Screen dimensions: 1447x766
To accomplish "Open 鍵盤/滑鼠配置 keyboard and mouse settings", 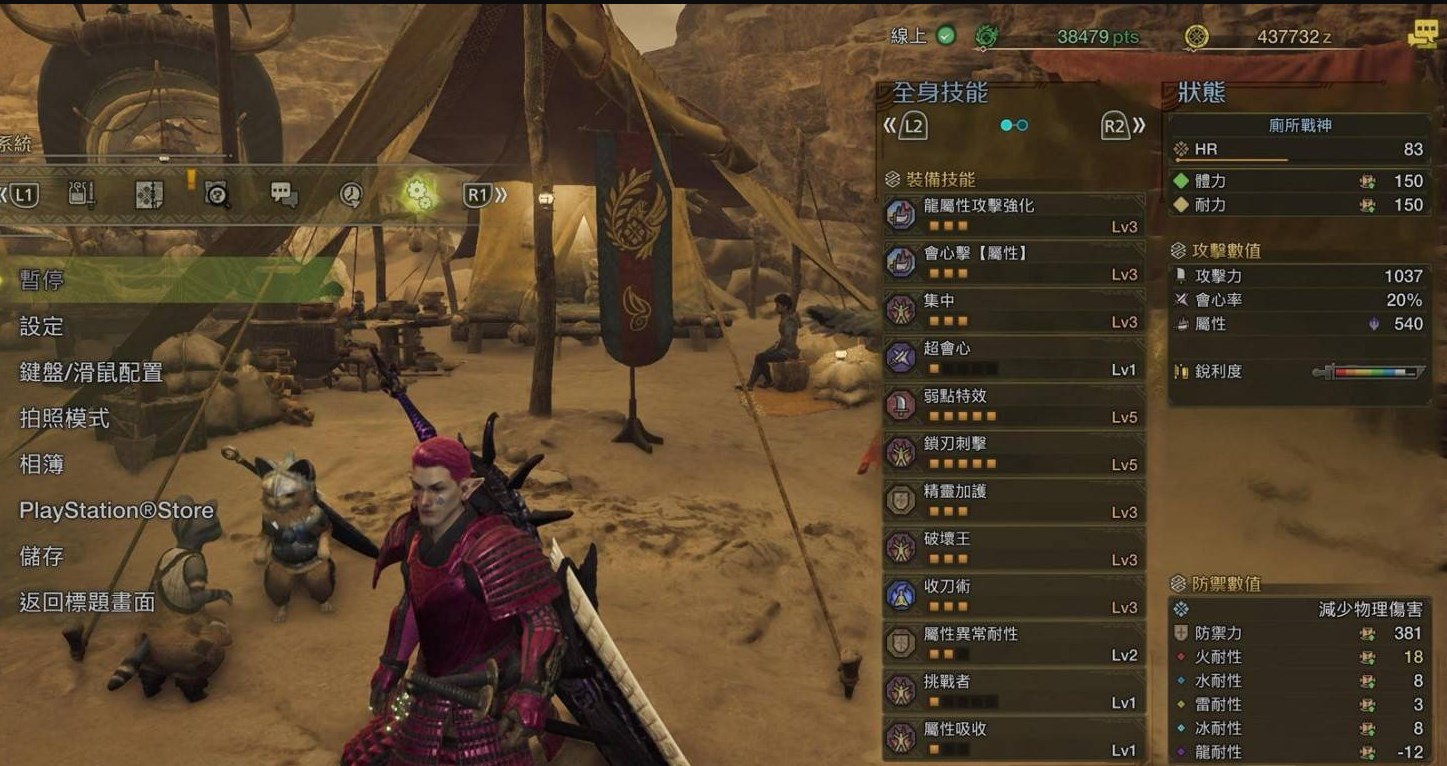I will click(x=91, y=373).
